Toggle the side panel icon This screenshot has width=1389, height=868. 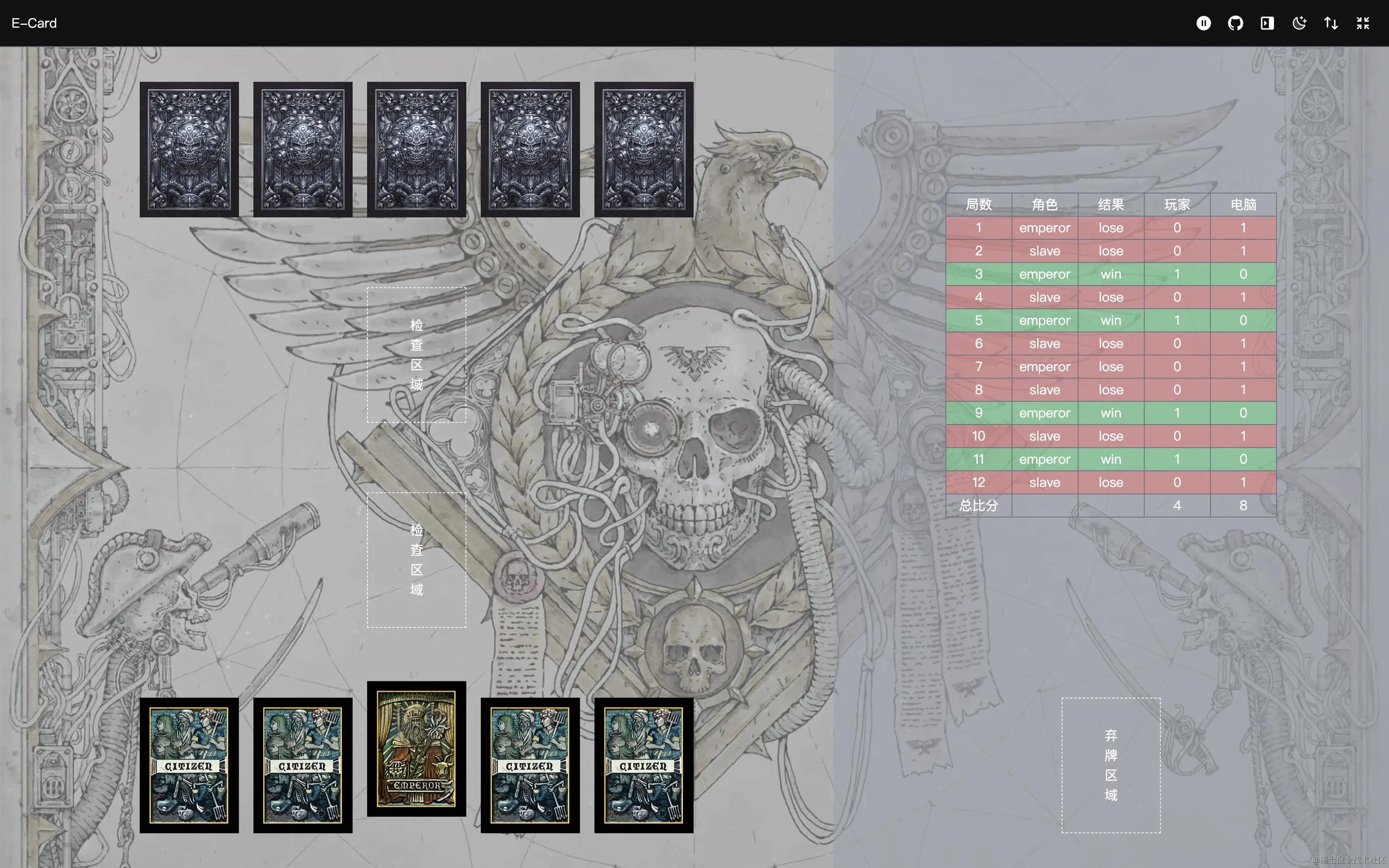coord(1267,23)
